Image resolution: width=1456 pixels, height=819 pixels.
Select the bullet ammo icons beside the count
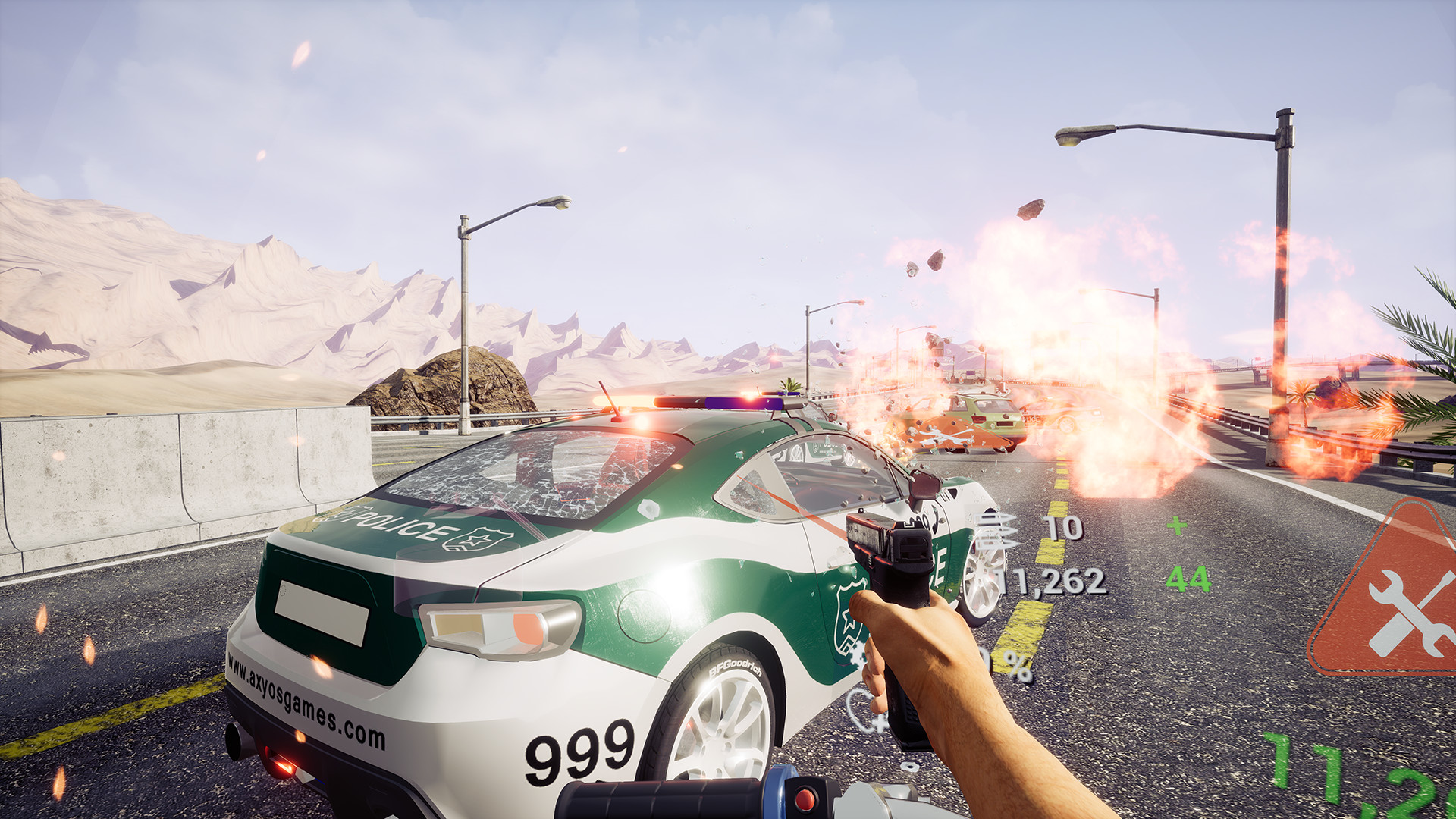993,531
